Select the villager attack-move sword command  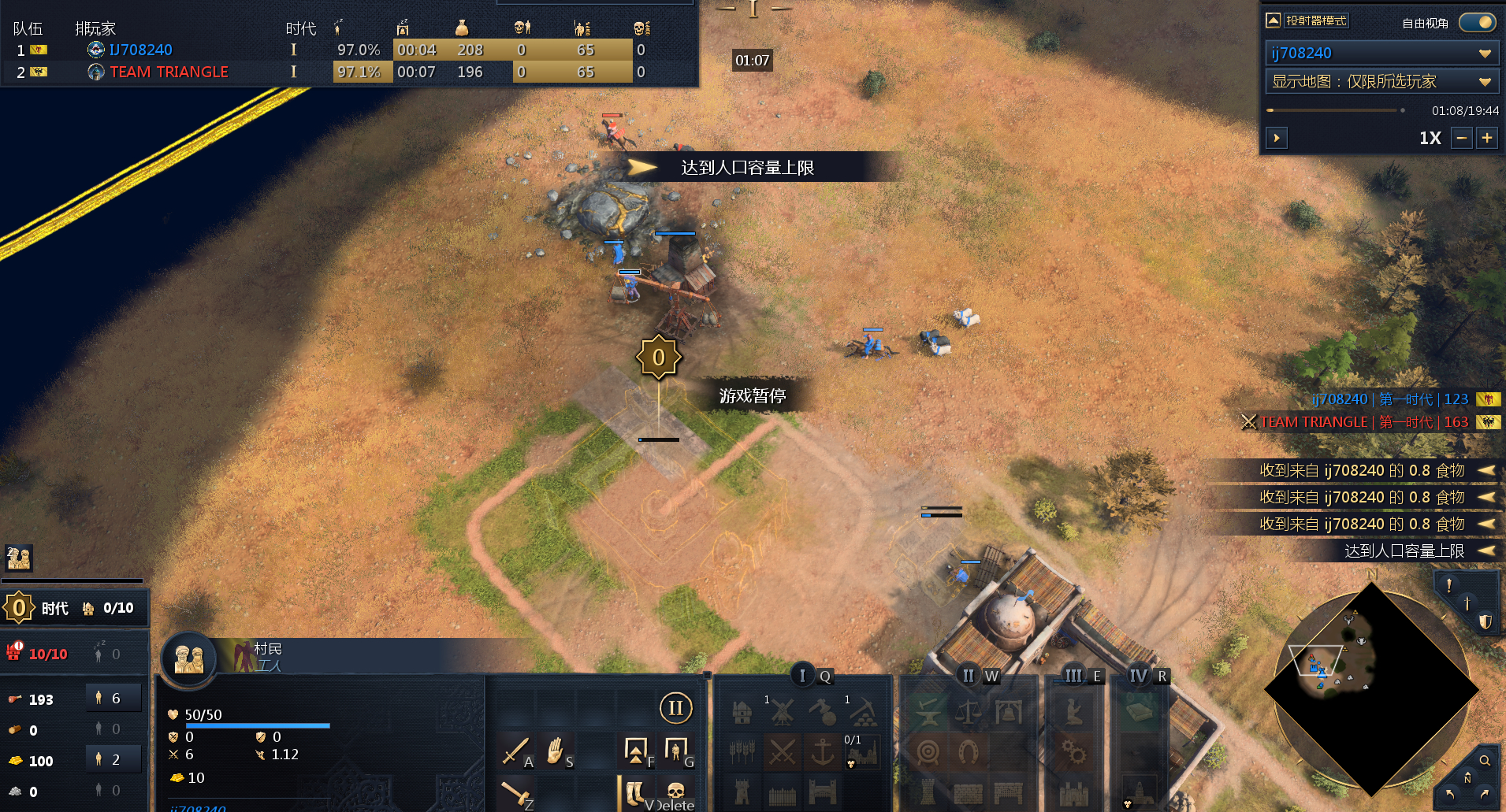click(515, 751)
